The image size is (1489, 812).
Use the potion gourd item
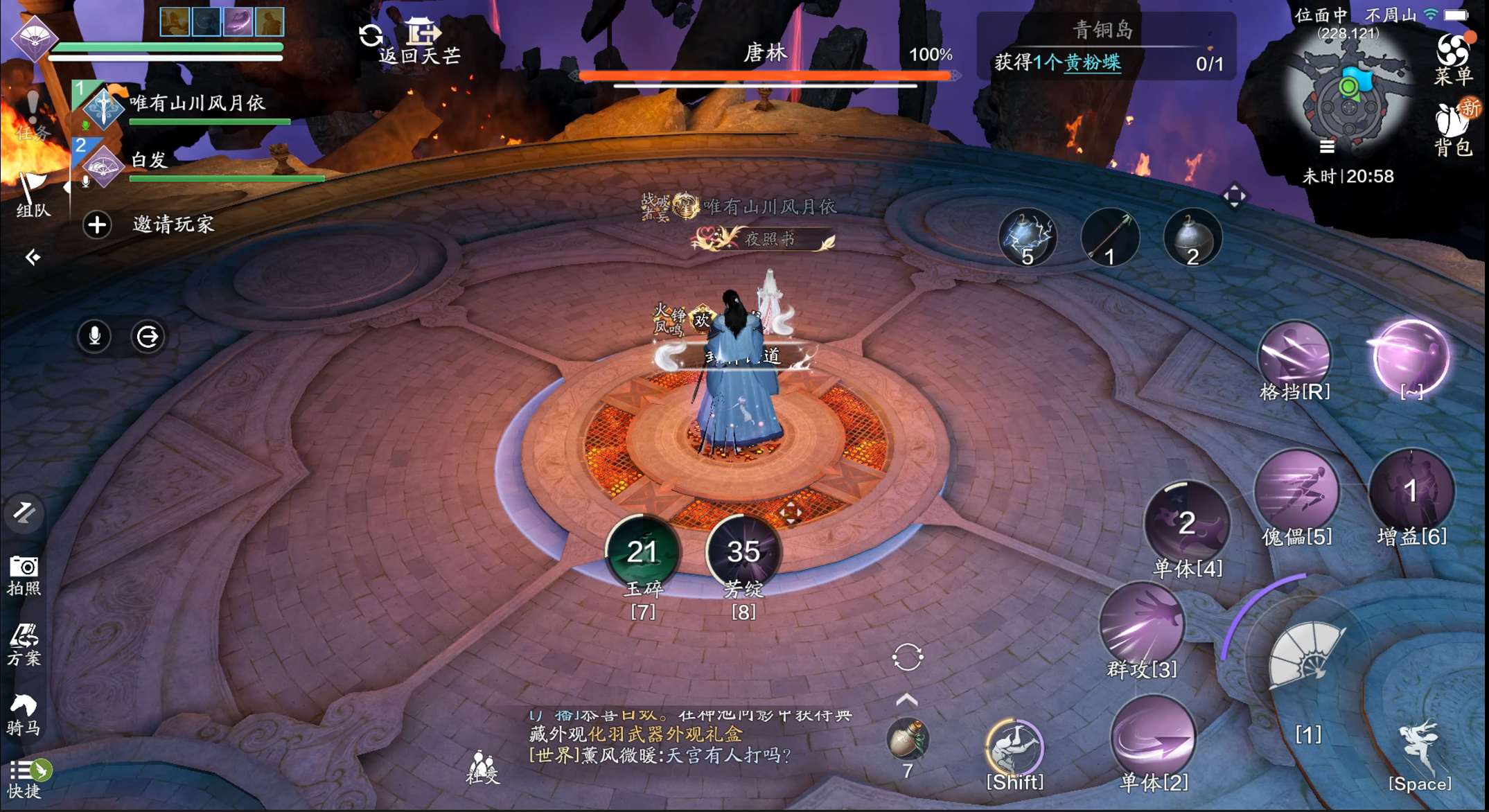pos(907,739)
